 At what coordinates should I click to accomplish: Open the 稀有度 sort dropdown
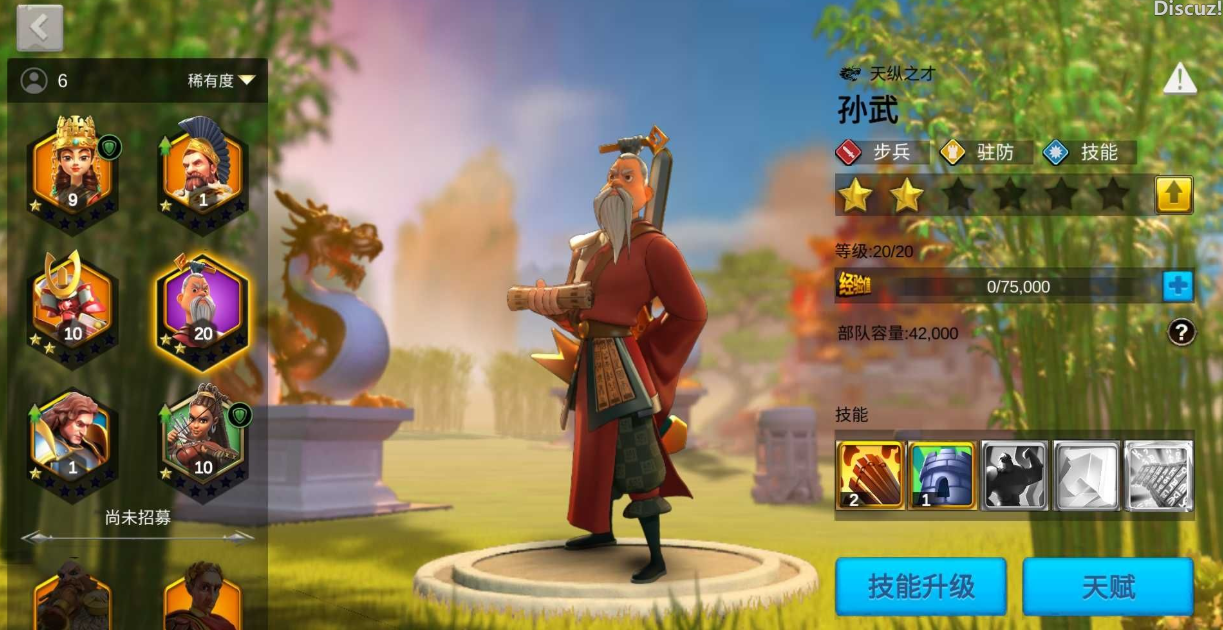tap(222, 80)
